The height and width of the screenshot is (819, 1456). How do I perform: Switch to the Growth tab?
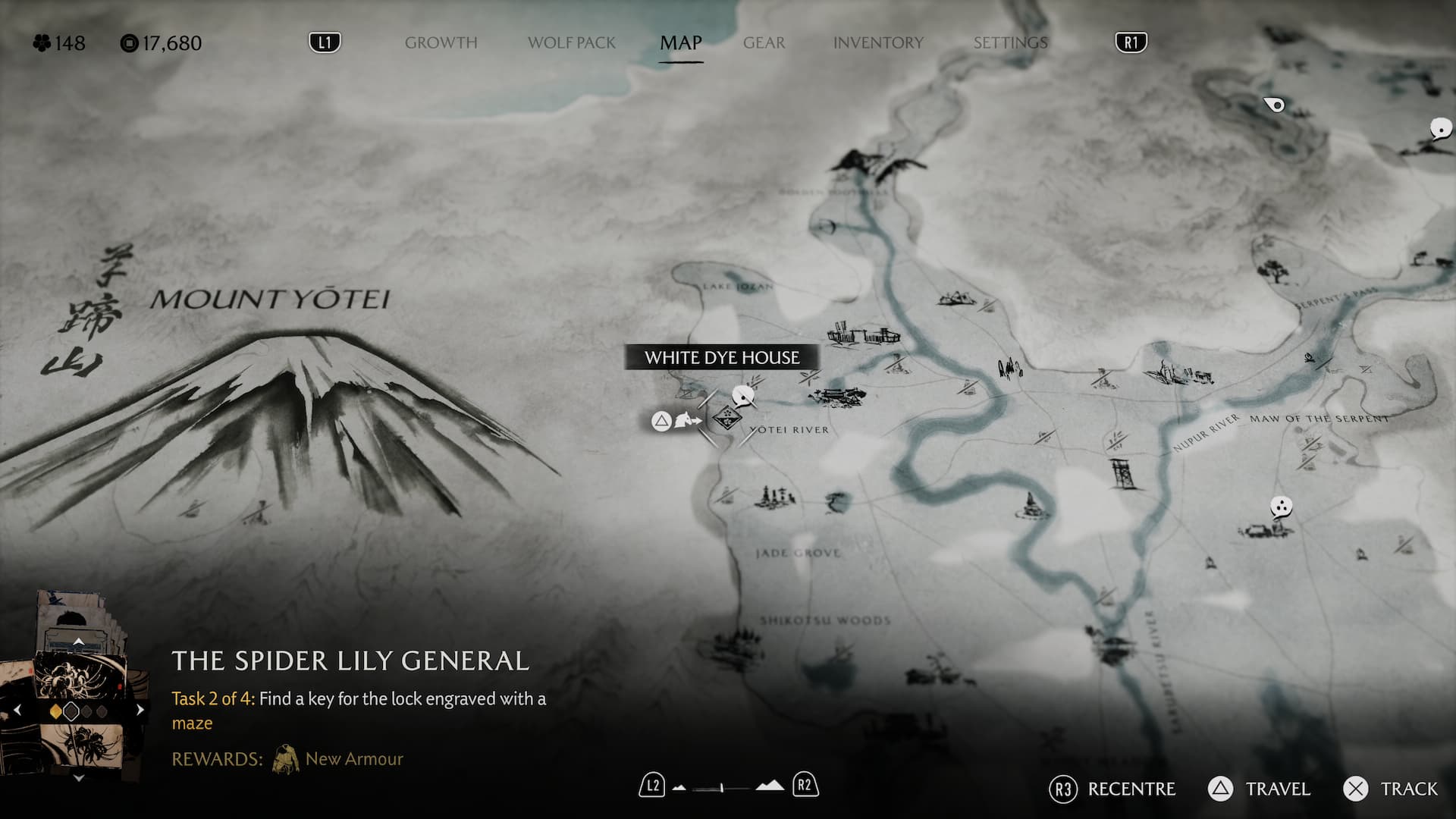click(441, 43)
